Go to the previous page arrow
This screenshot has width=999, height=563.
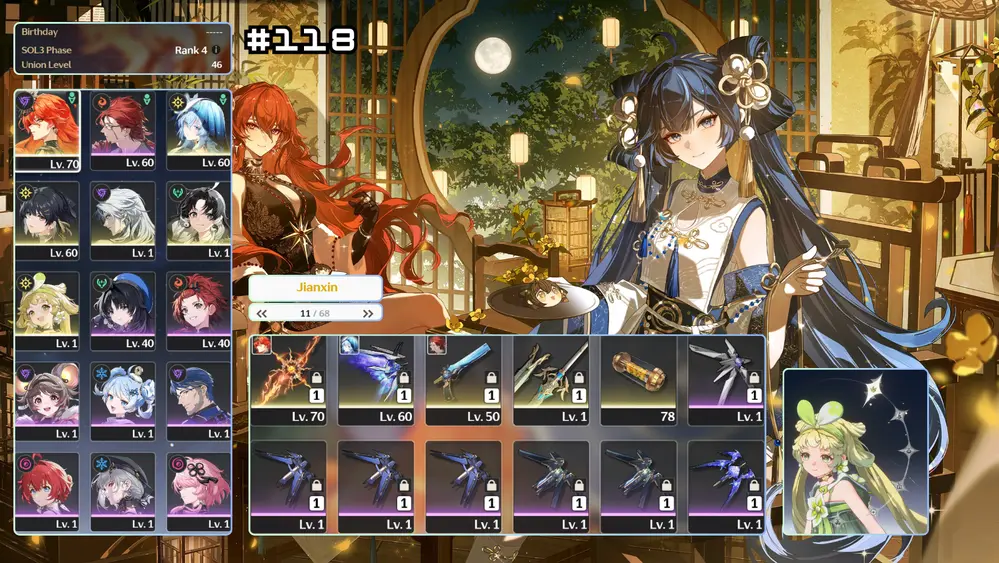262,314
